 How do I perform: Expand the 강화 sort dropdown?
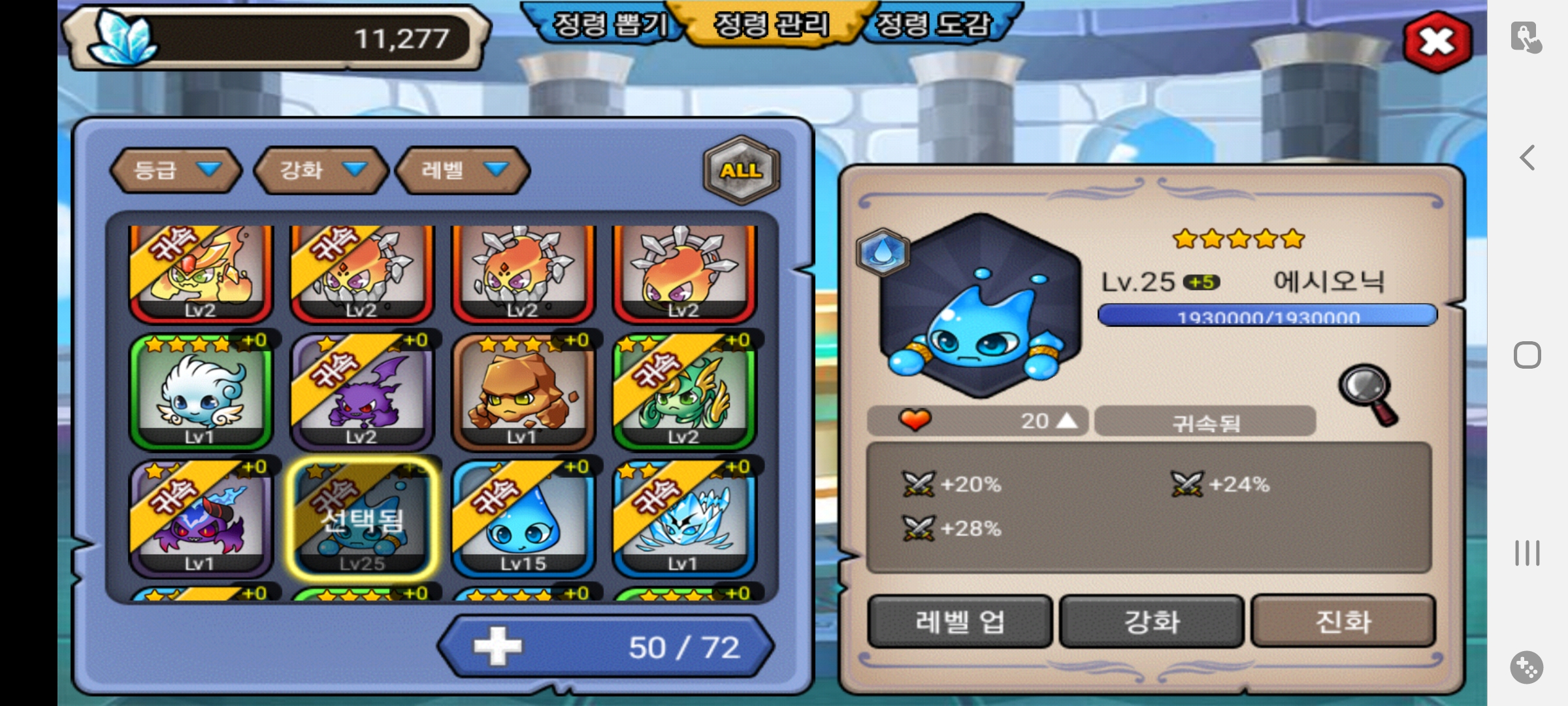click(x=321, y=170)
